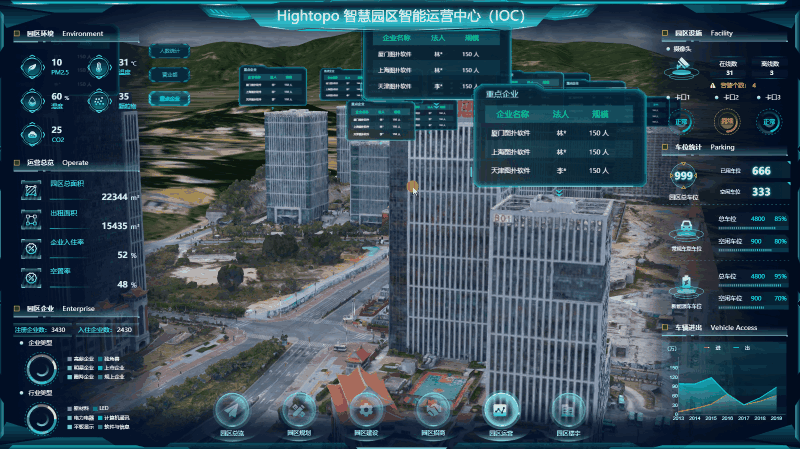The height and width of the screenshot is (449, 800).
Task: Click the 人数统计 button
Action: tap(169, 50)
